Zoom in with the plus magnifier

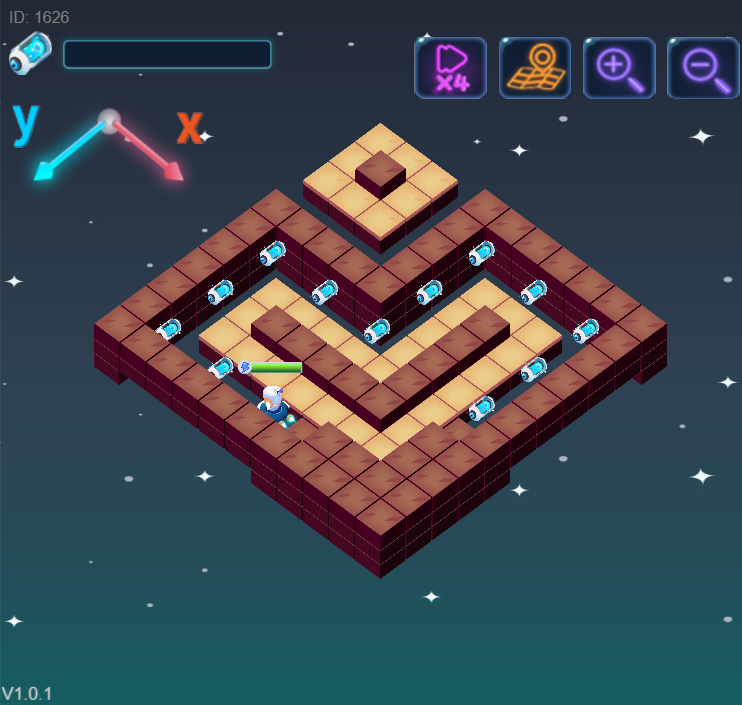(619, 68)
